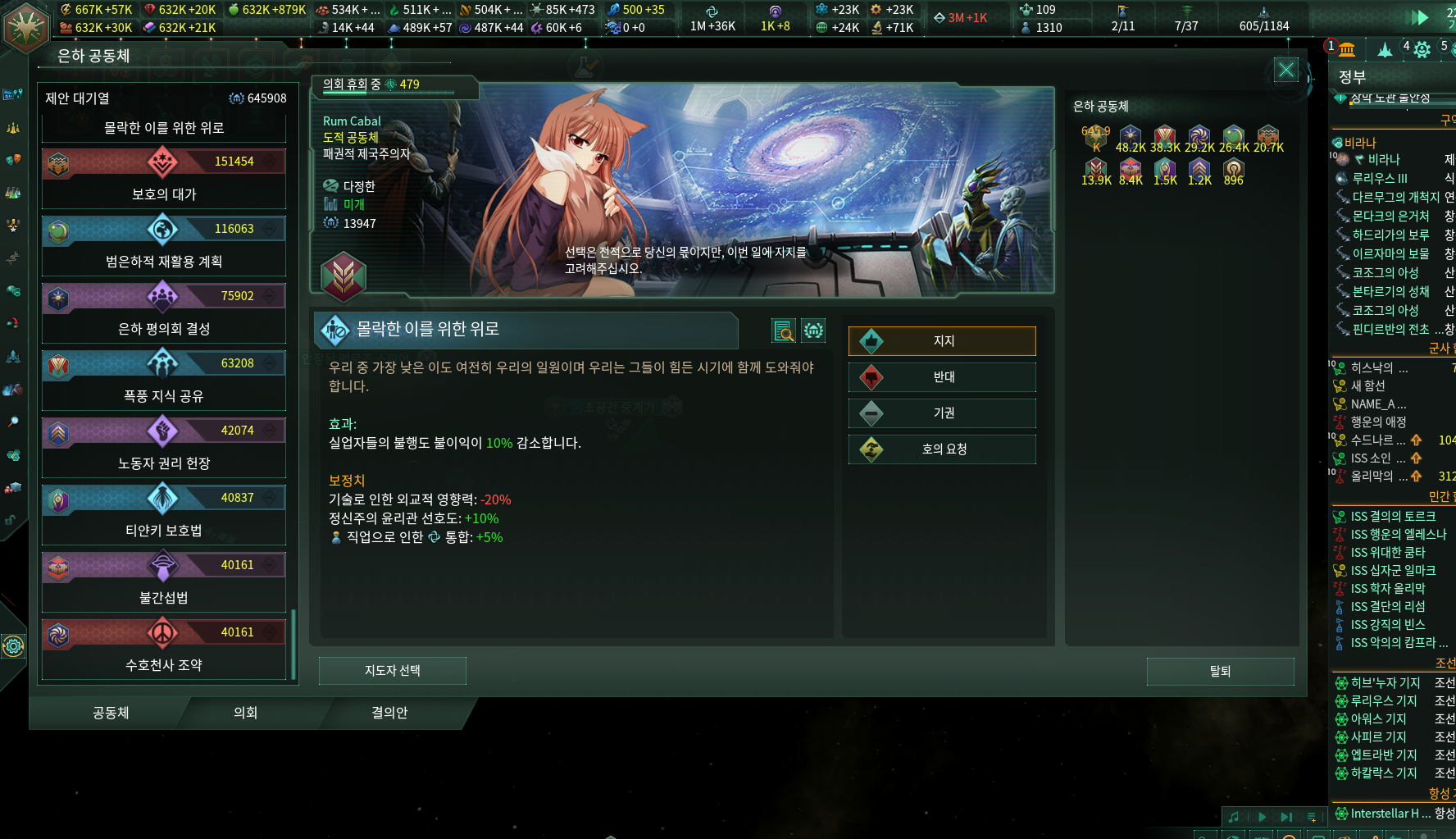1456x839 pixels.
Task: Open ISS 결의의 토르크 in outliner
Action: (x=1392, y=517)
